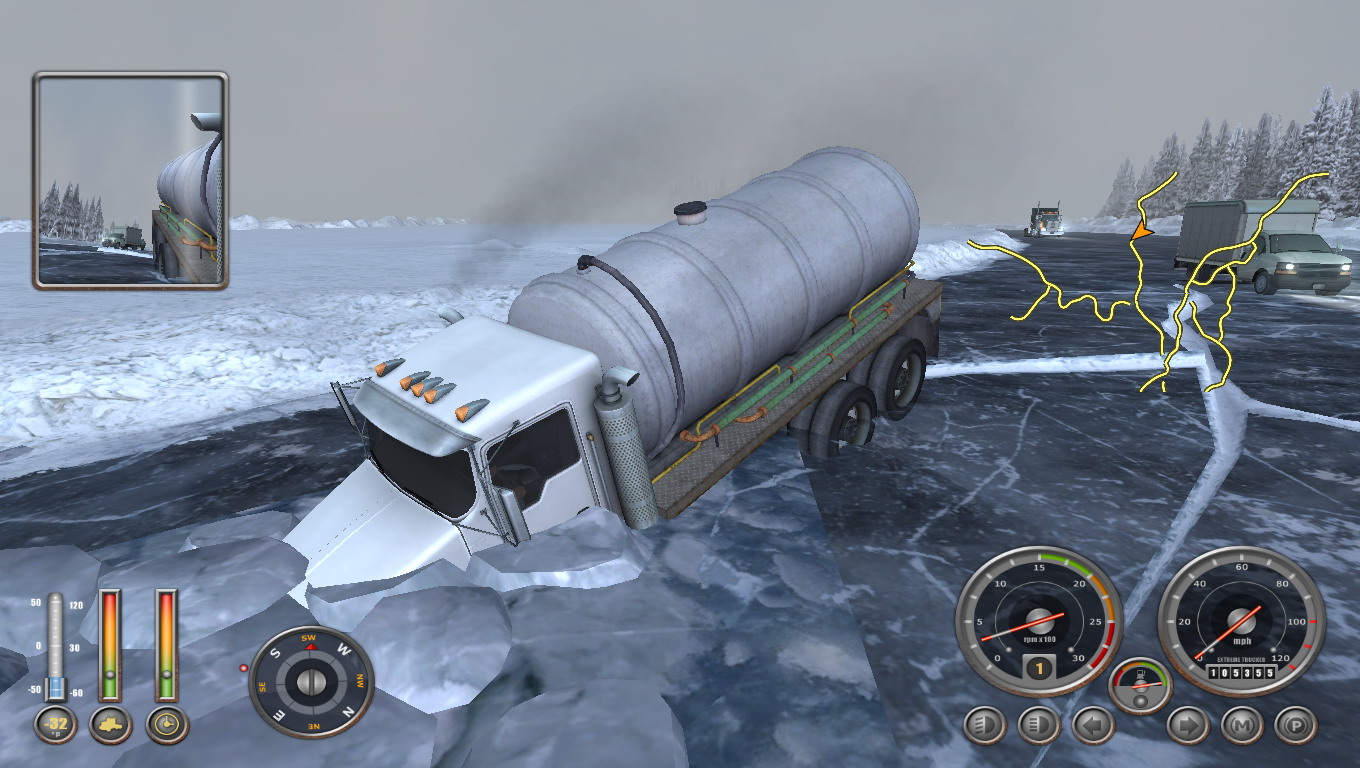1360x768 pixels.
Task: Switch on the high-beam headlights button
Action: click(1039, 725)
